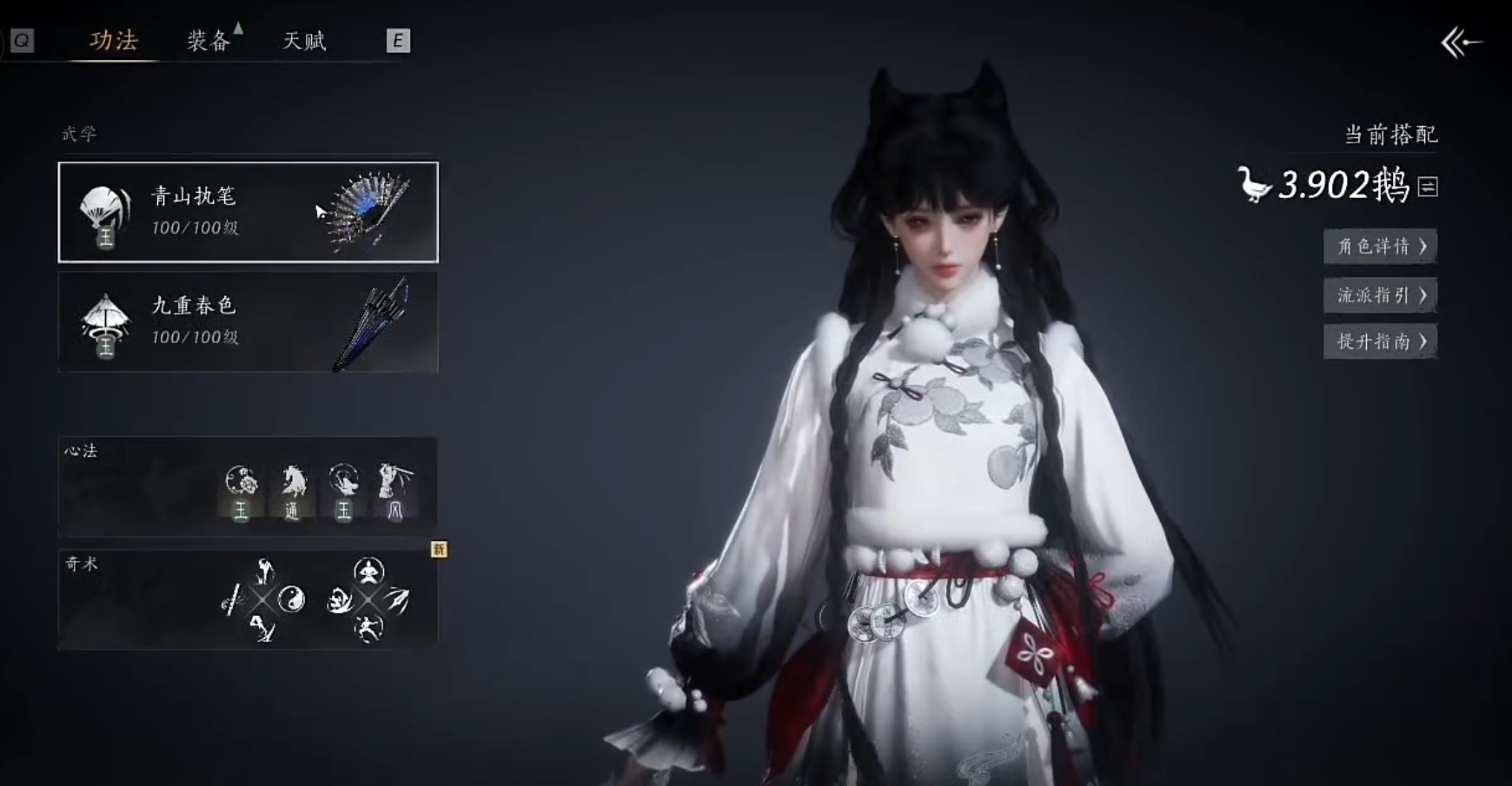Choose the yin-yang mystic art icon
The height and width of the screenshot is (786, 1512).
[x=292, y=598]
